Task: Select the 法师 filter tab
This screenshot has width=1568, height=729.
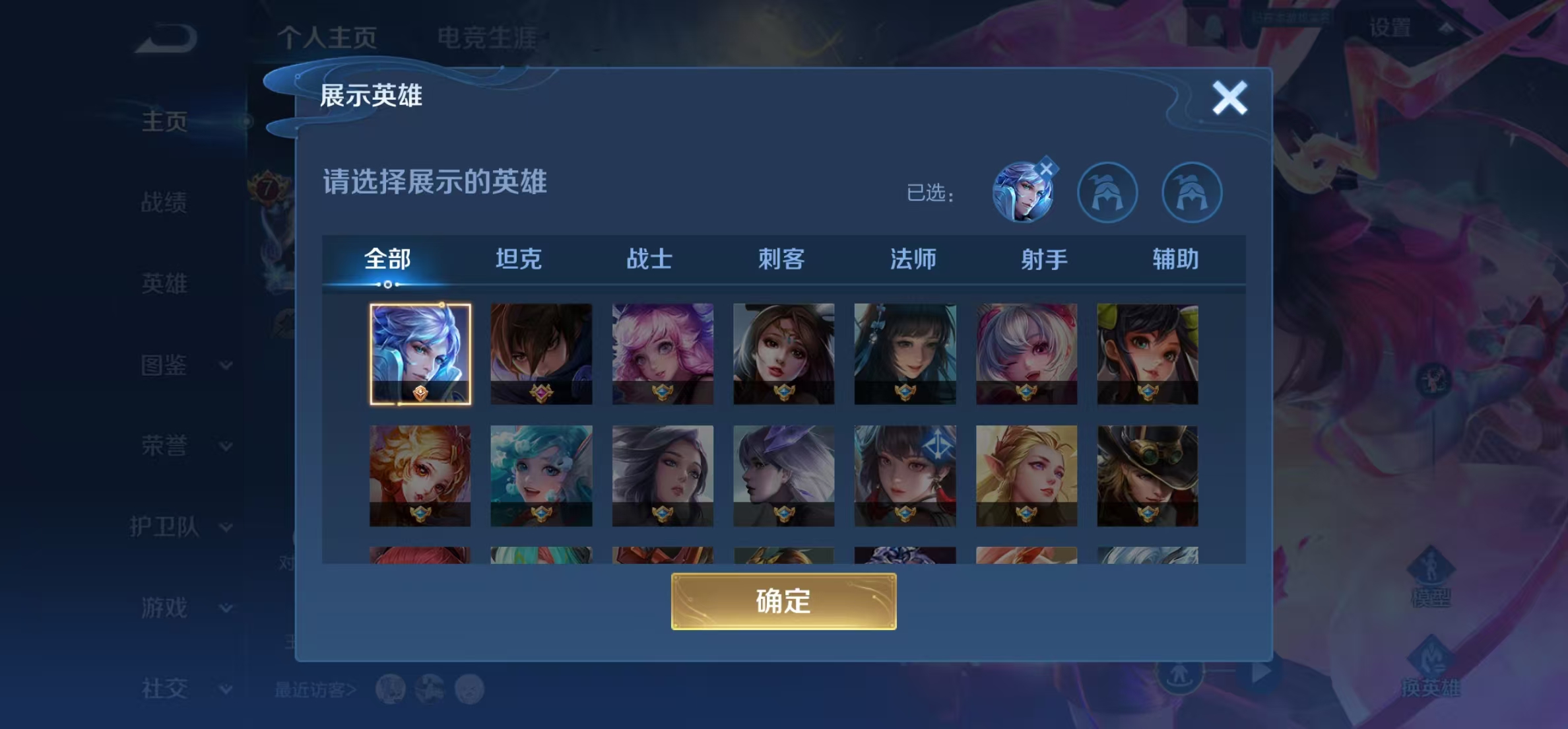Action: (x=914, y=260)
